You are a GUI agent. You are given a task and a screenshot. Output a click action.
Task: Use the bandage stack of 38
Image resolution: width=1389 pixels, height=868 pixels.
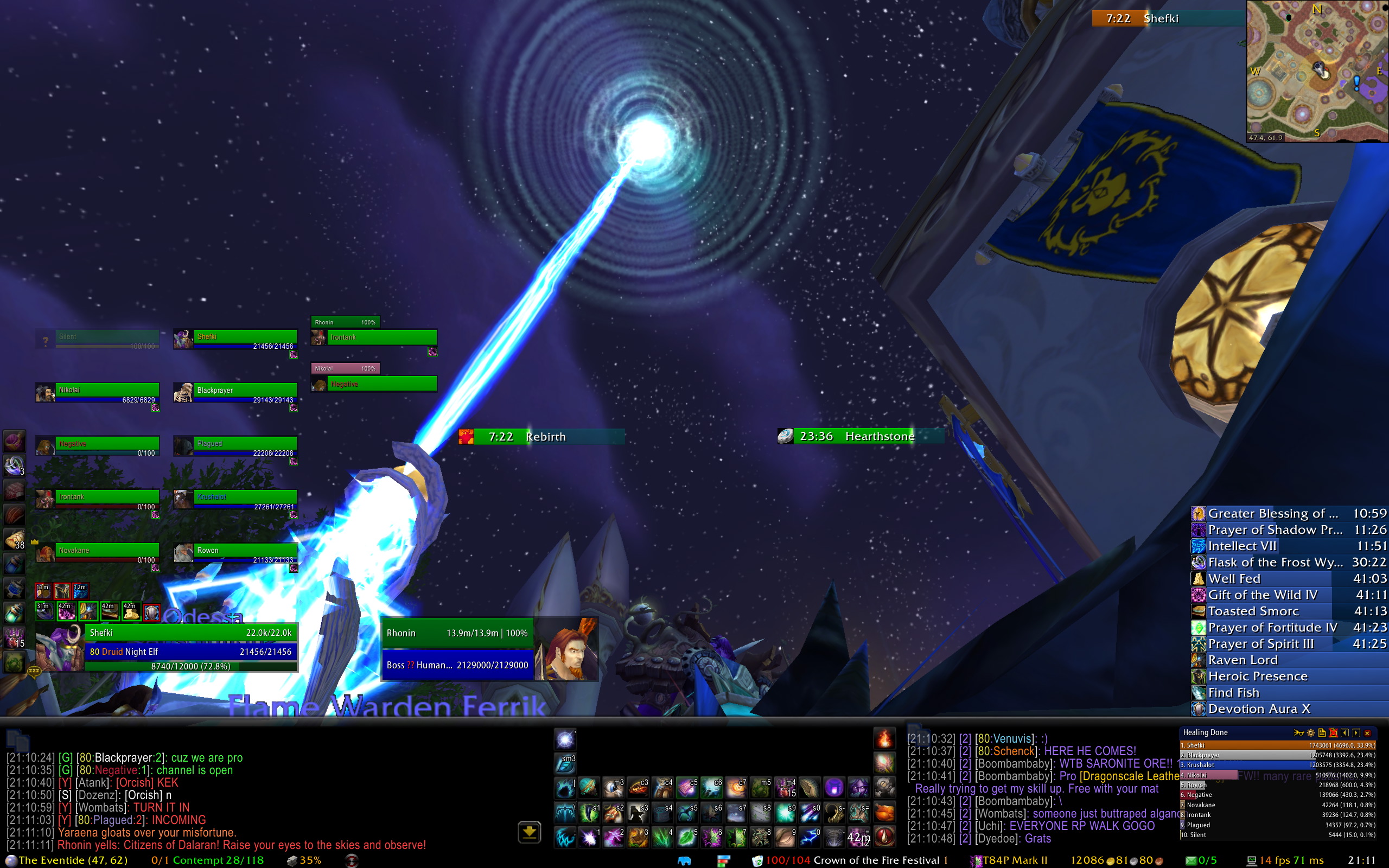pyautogui.click(x=14, y=540)
